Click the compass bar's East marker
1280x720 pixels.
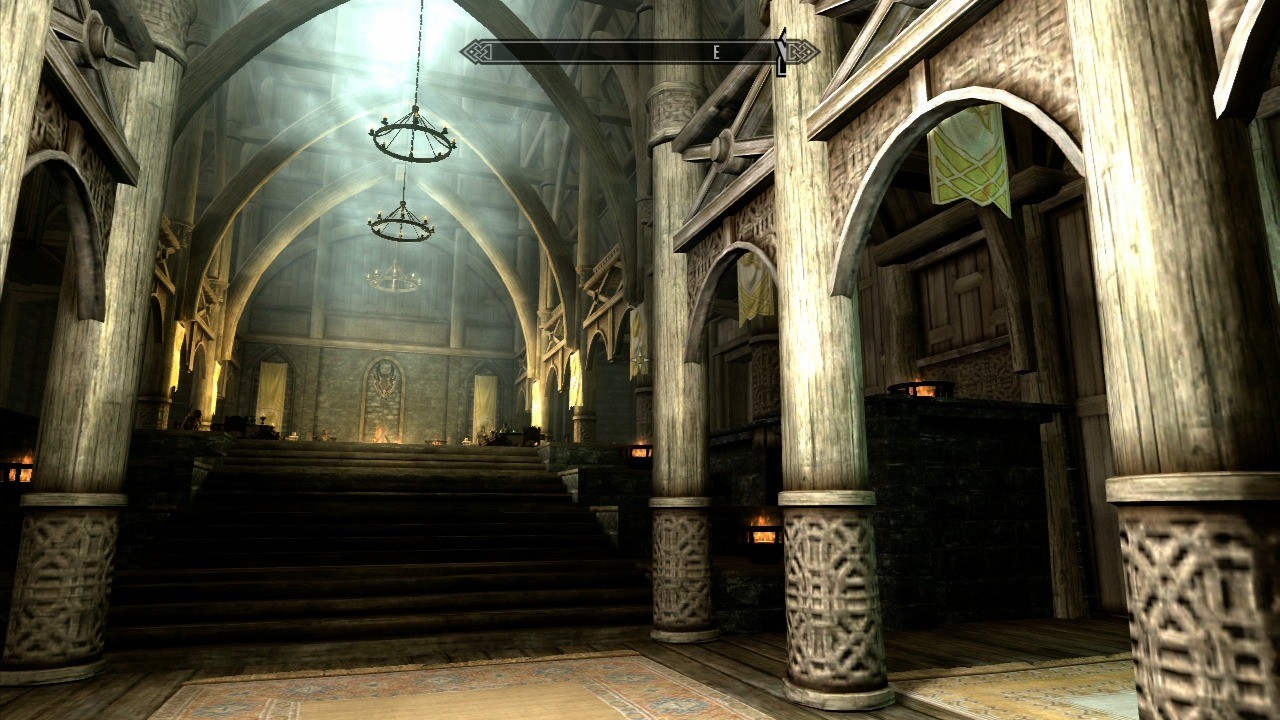click(x=718, y=52)
